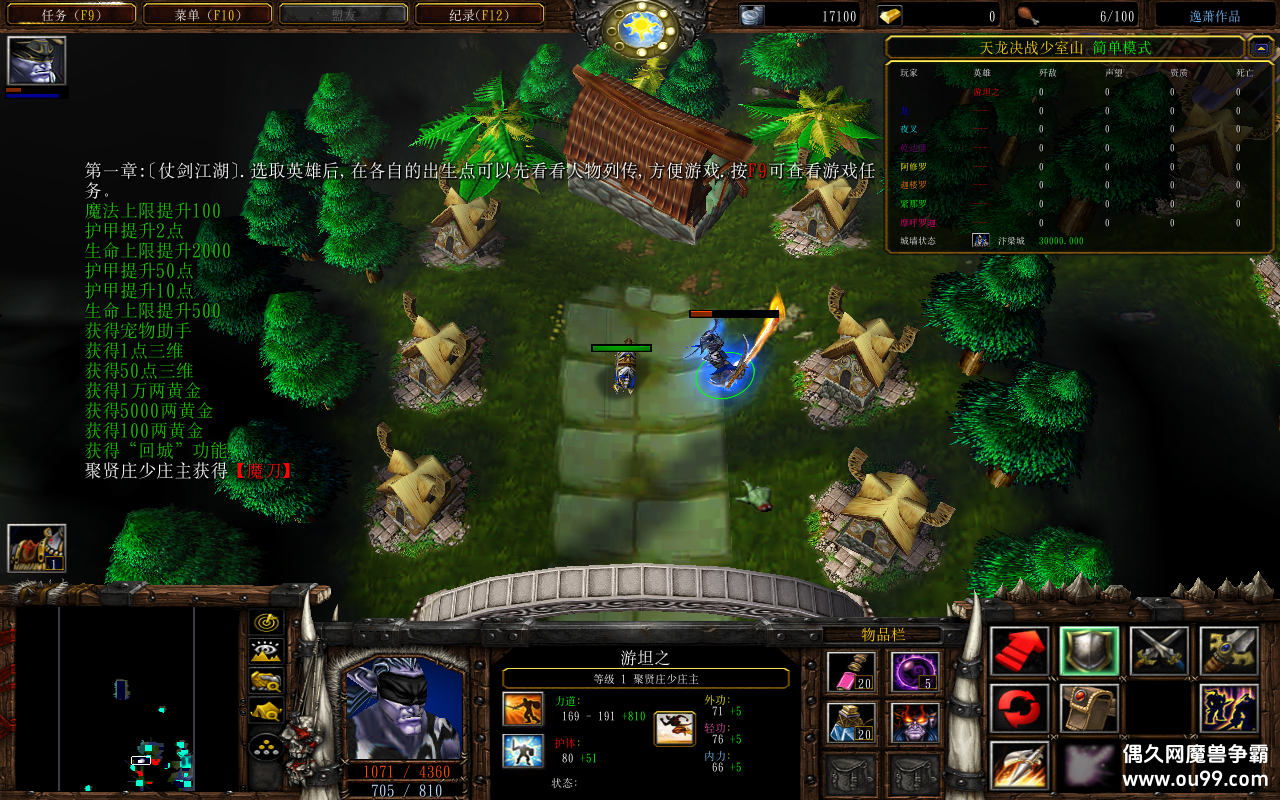This screenshot has width=1280, height=800.
Task: Collapse the scoreboard with its corner arrow button
Action: click(x=1260, y=47)
